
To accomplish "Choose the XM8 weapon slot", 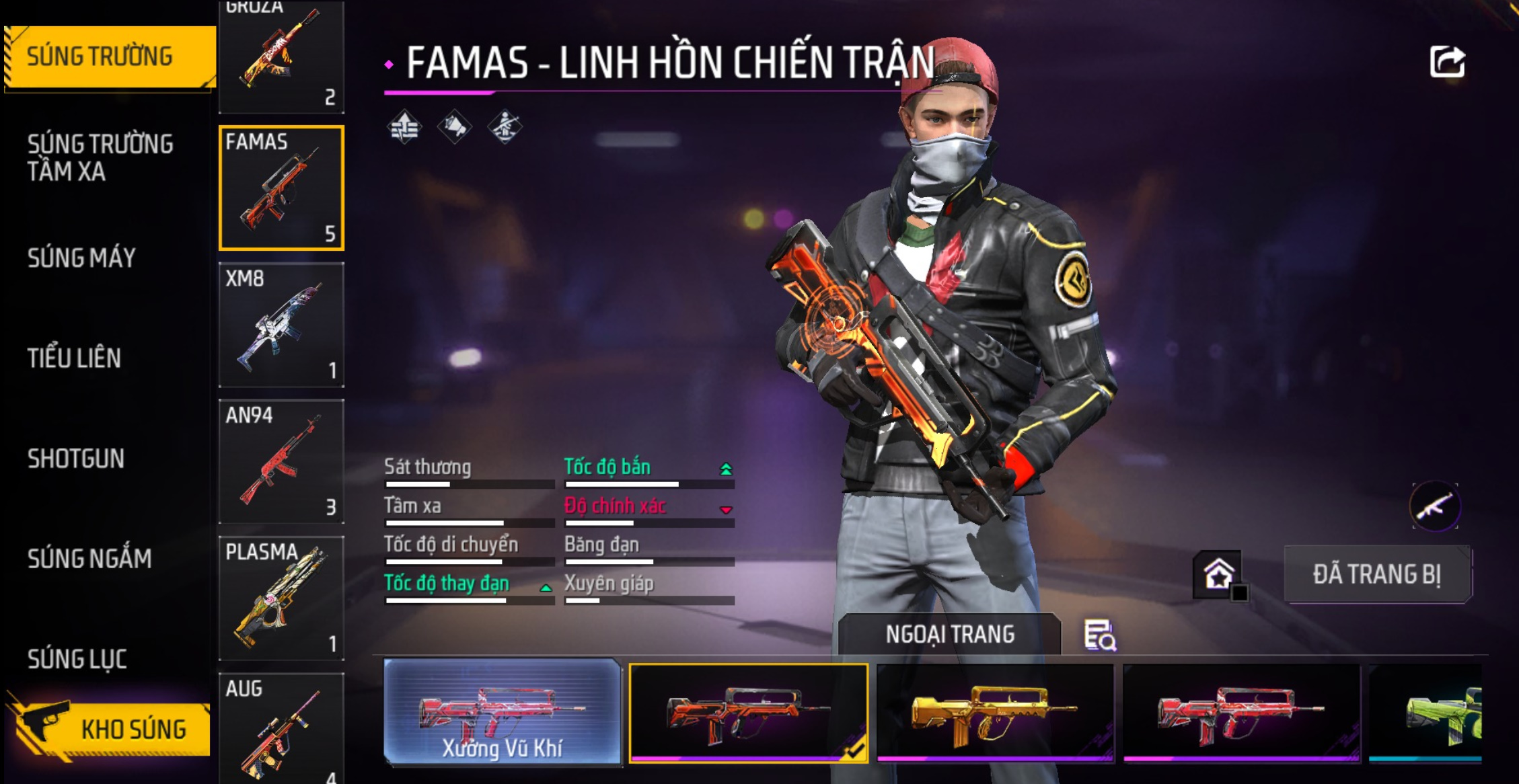I will click(x=281, y=325).
